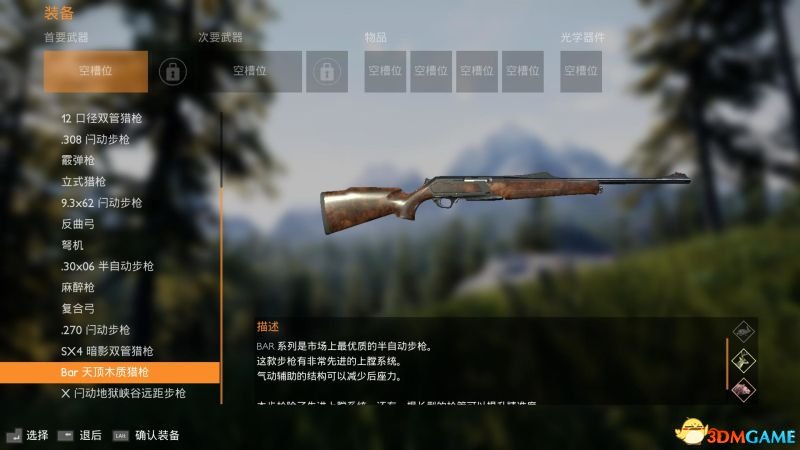Select the 反曲弓 bow

pos(78,223)
